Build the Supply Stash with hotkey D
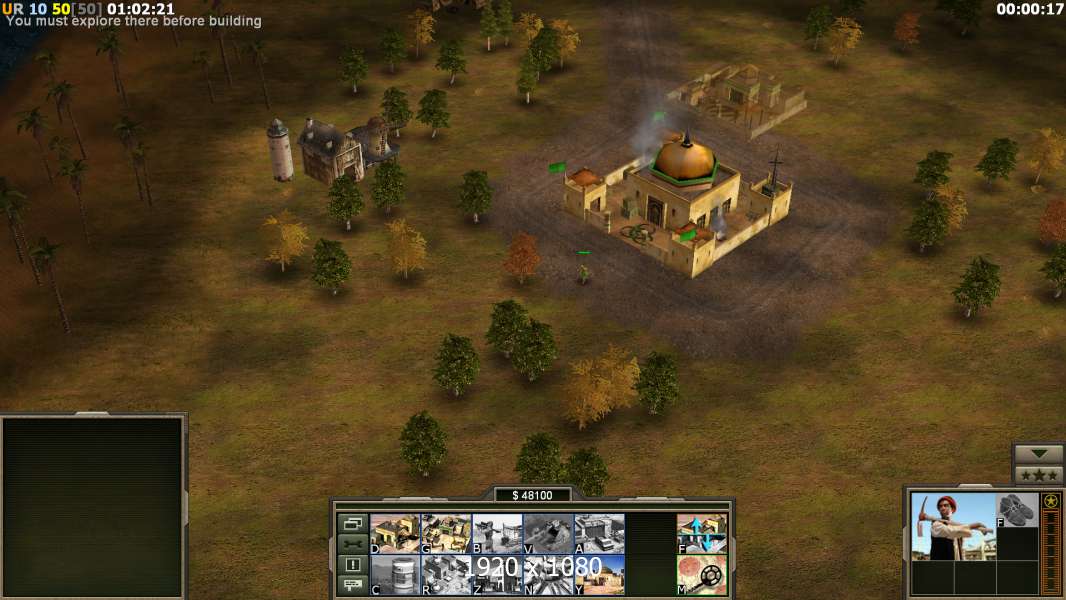The width and height of the screenshot is (1066, 600). [x=395, y=534]
